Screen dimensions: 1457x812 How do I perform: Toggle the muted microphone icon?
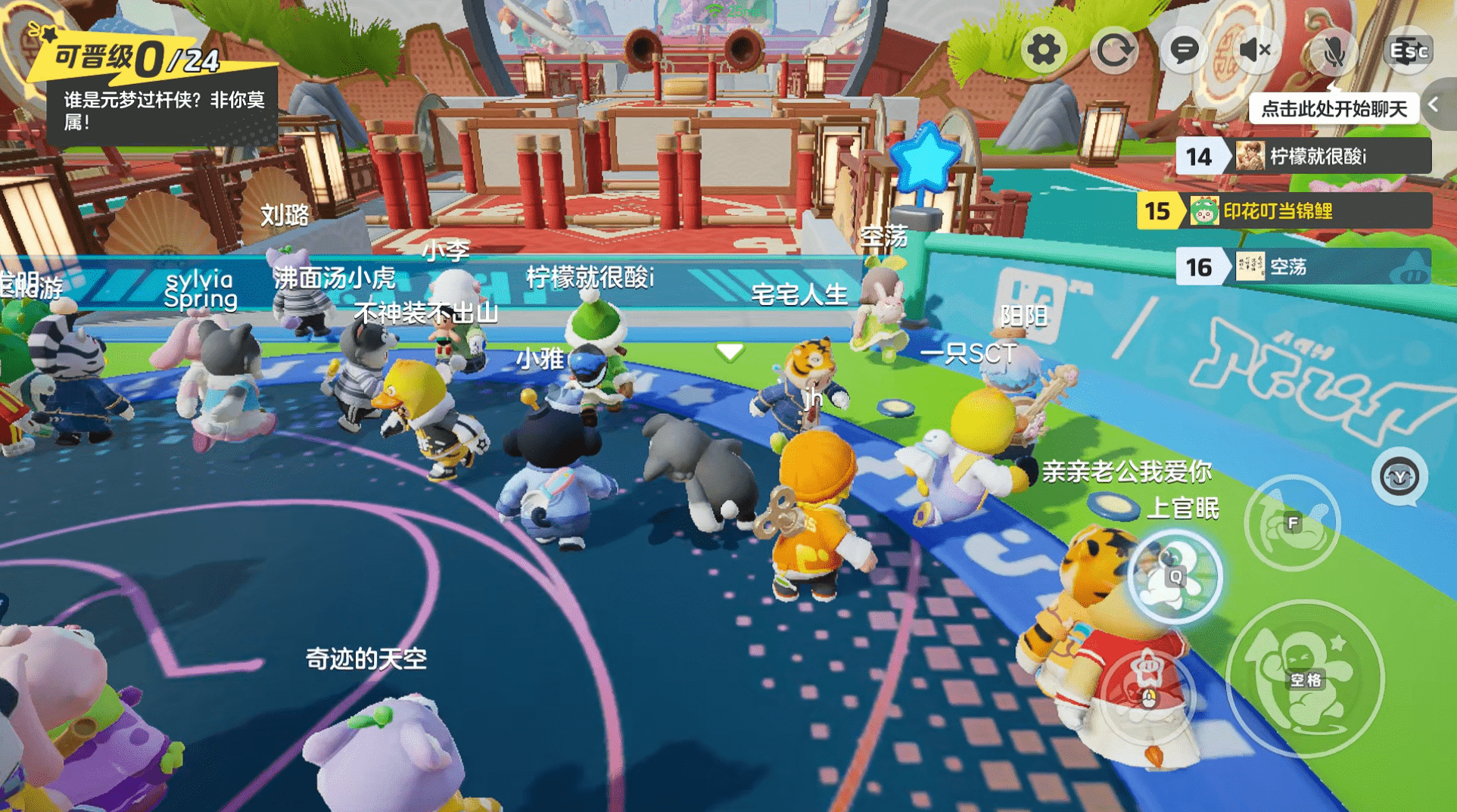[x=1332, y=51]
